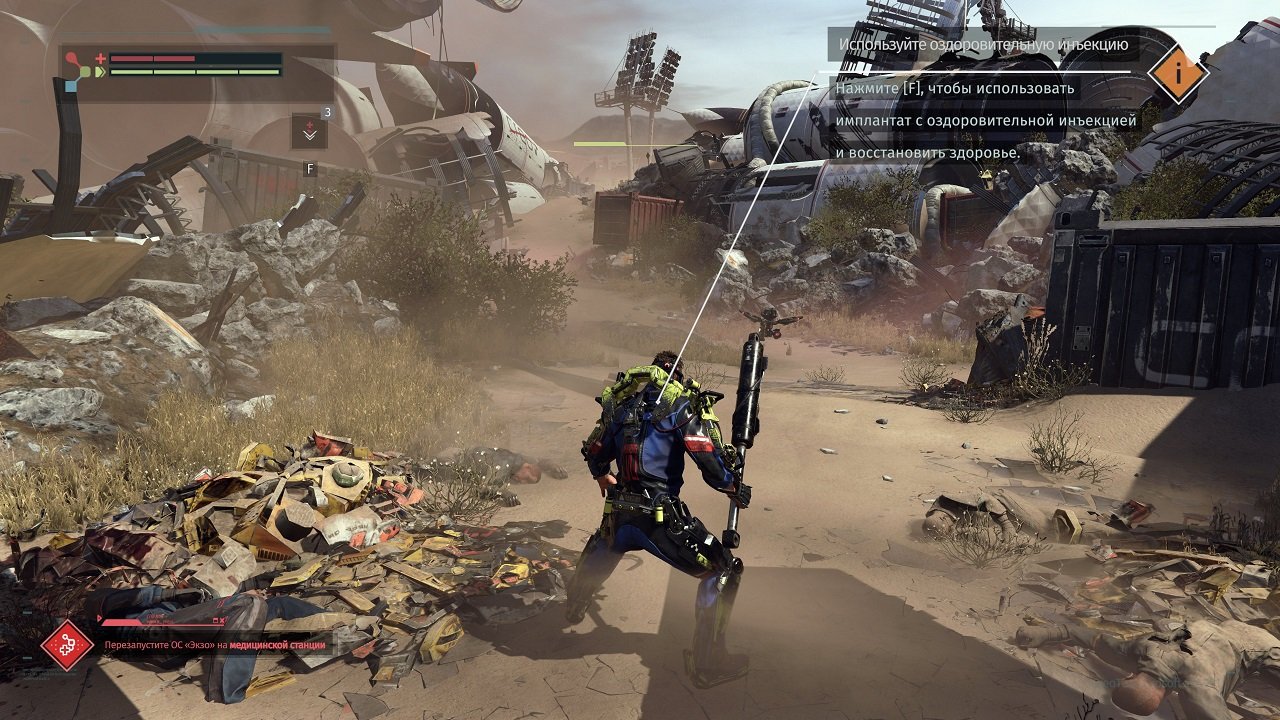
Task: Expand the green chevron beside the energy bar
Action: pyautogui.click(x=100, y=71)
